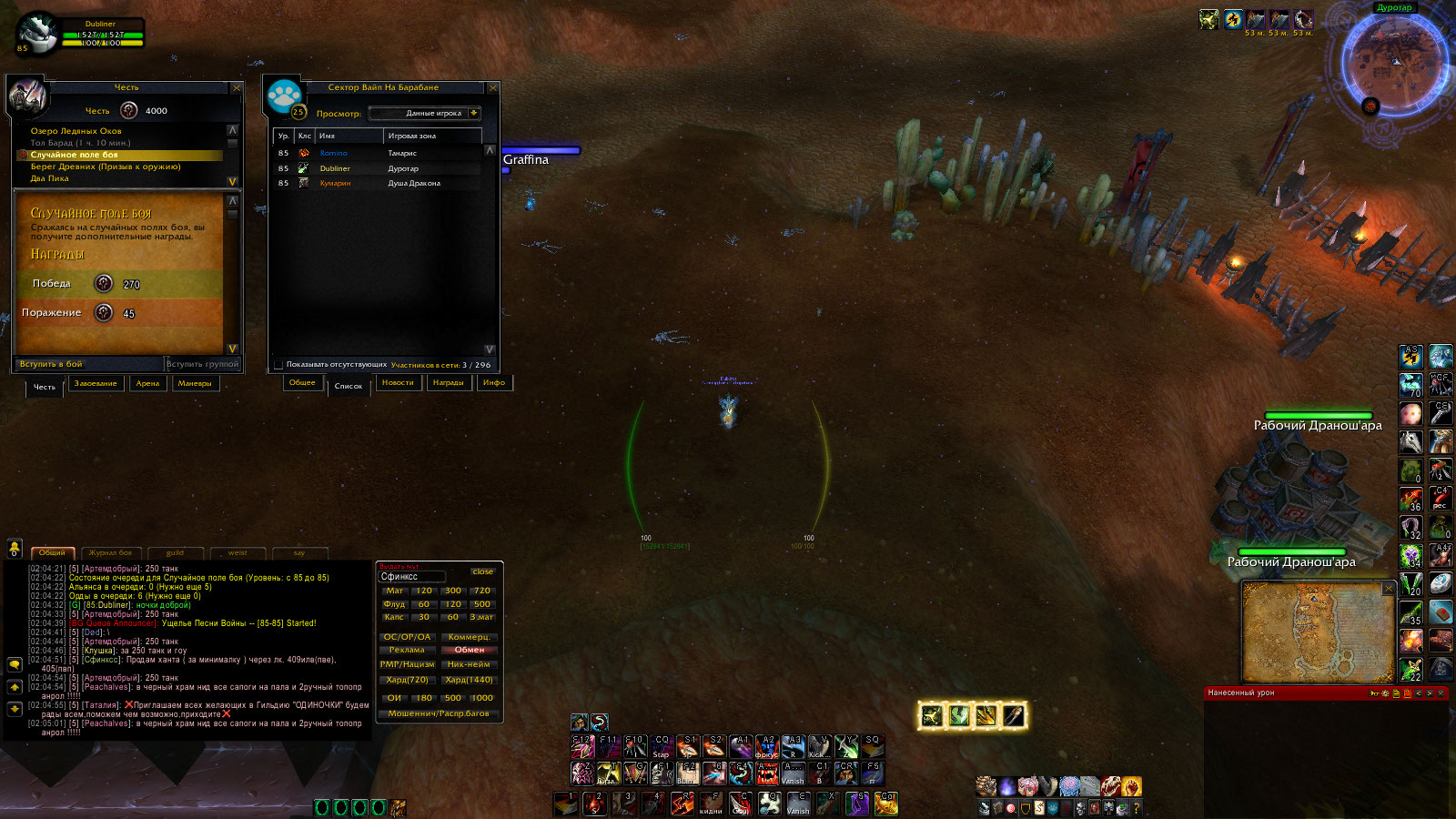This screenshot has height=819, width=1456.
Task: Close the guild roster window
Action: (493, 88)
